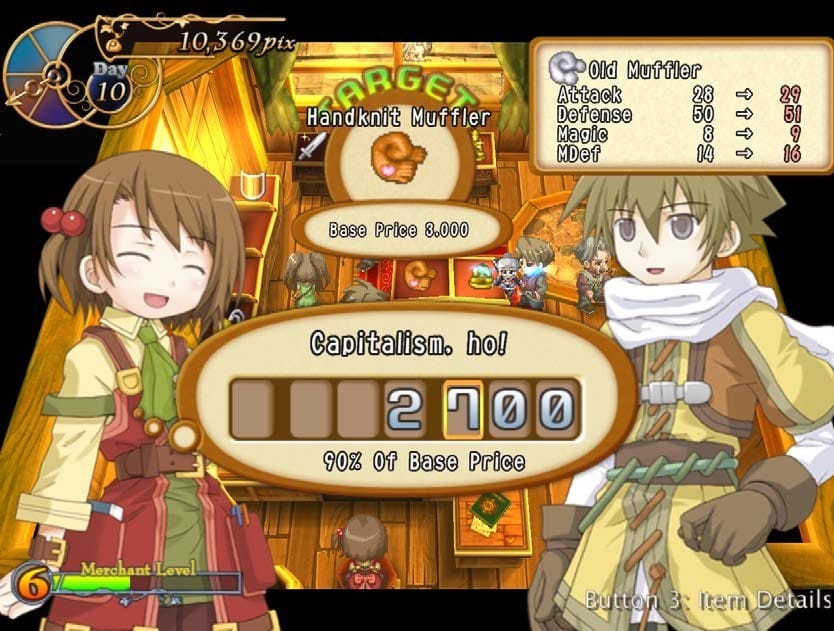Select the highlighted 7 digit of the price
This screenshot has height=631, width=834.
463,411
